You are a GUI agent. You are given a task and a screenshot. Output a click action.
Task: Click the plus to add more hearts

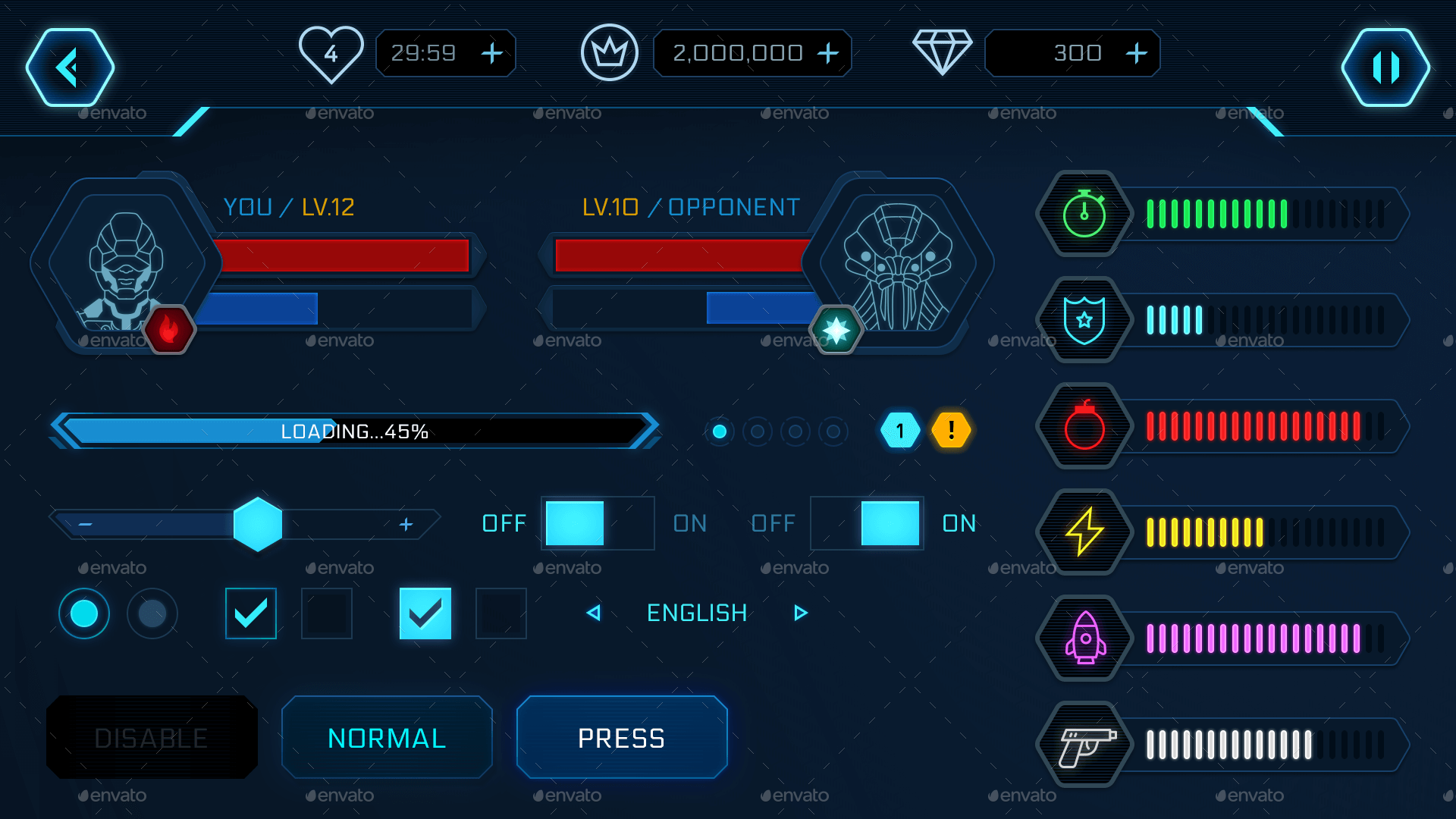[491, 53]
